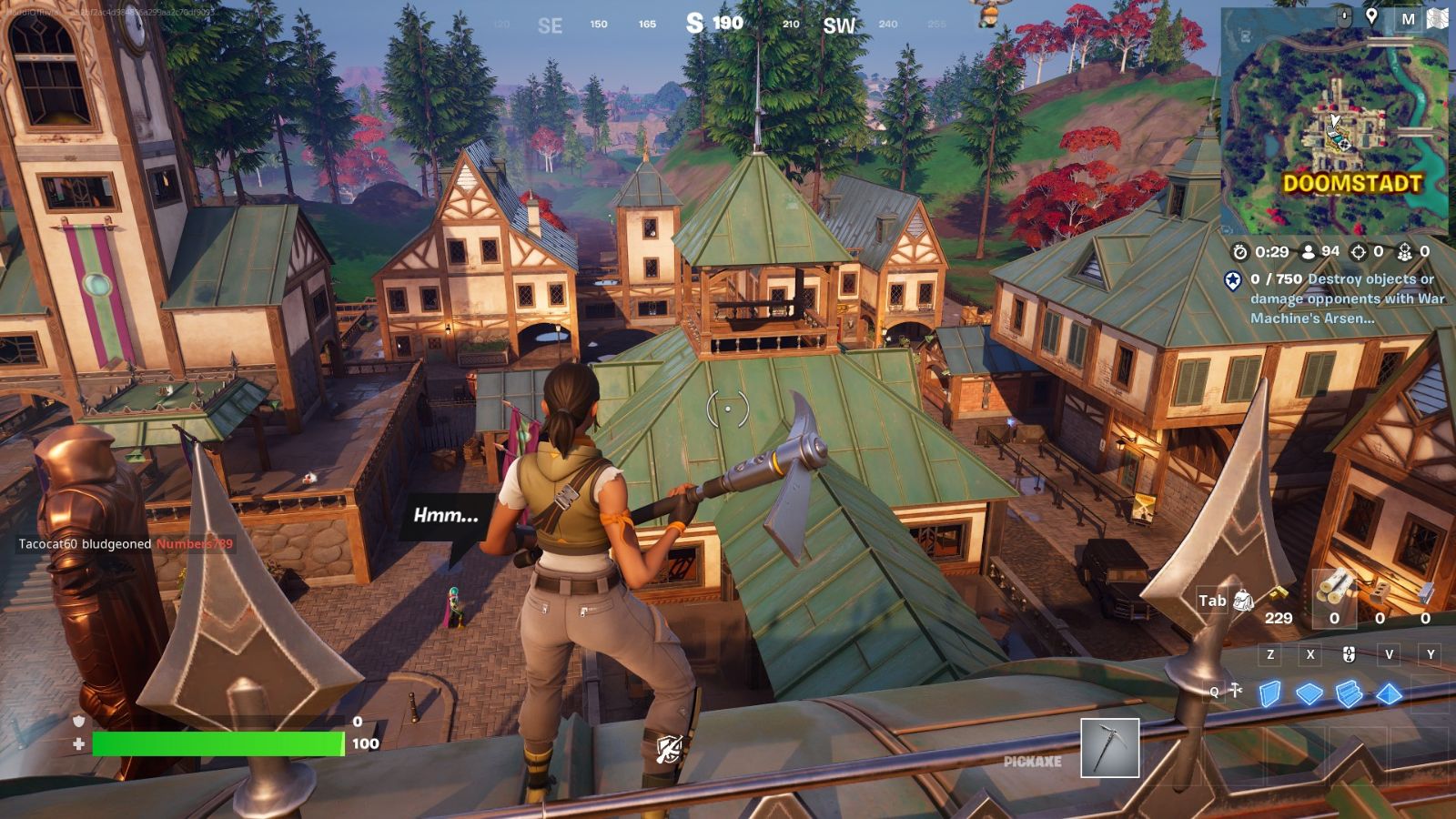Click the match timer stopwatch icon

(1240, 252)
